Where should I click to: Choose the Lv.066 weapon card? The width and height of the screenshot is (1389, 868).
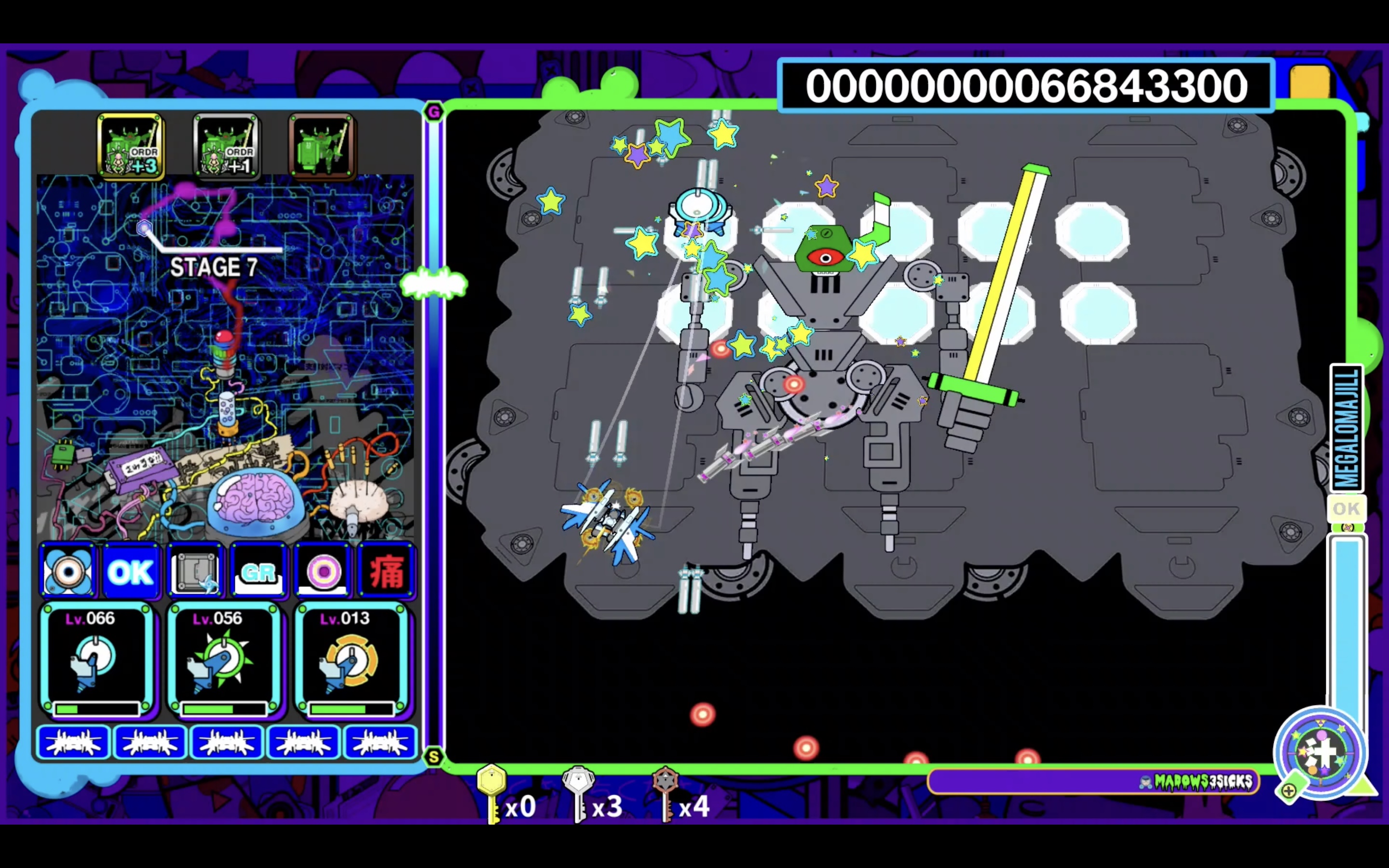(96, 660)
